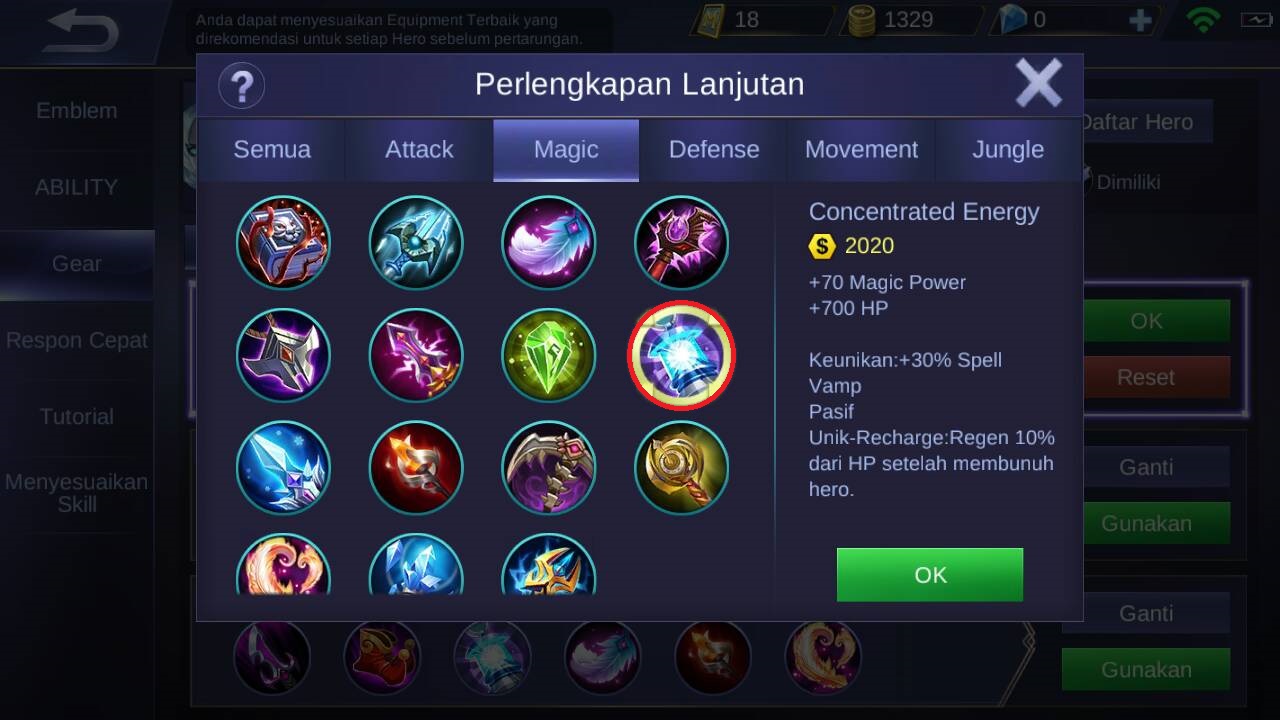This screenshot has height=720, width=1280.
Task: Select the golden spiral wand item
Action: 681,468
